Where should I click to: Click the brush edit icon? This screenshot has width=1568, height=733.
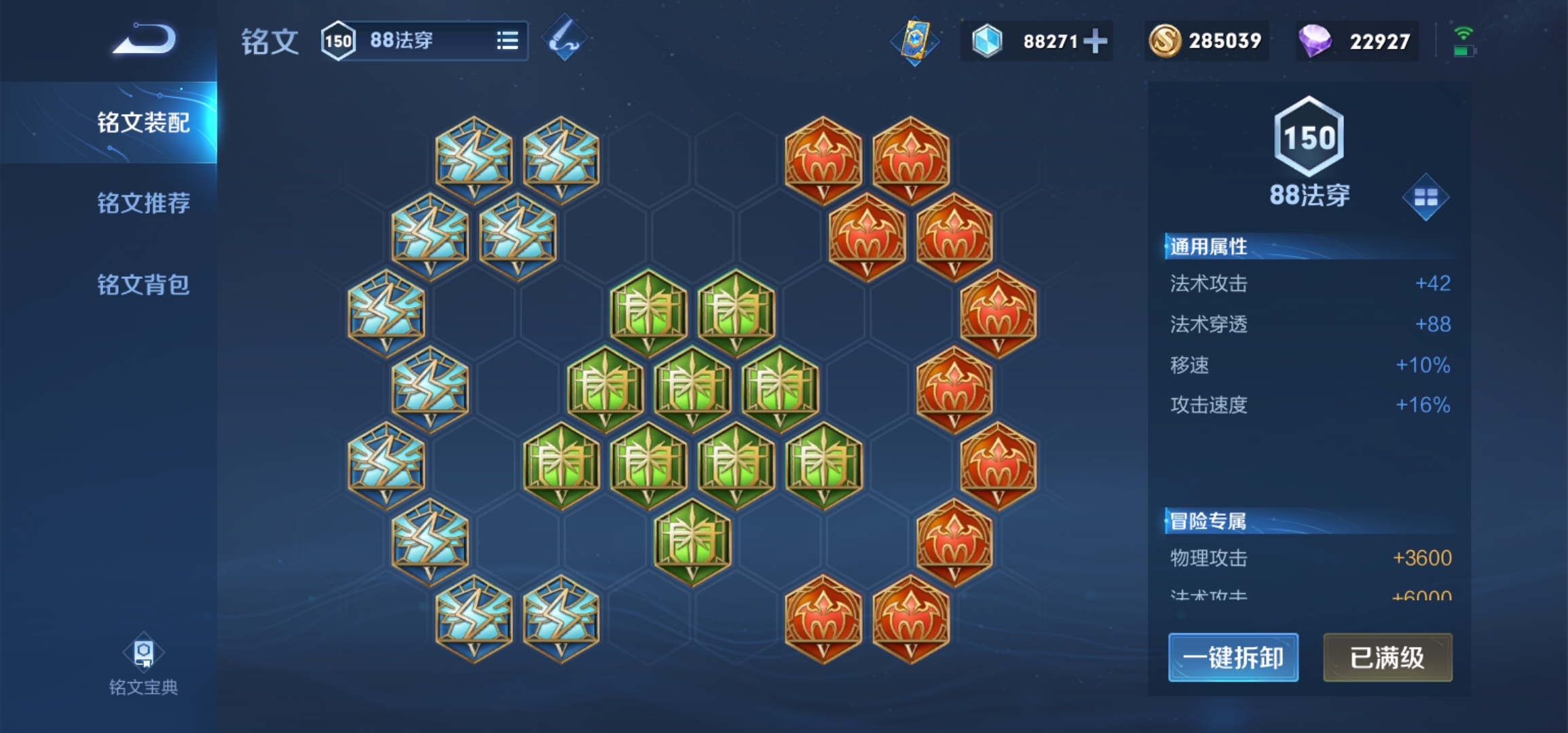[x=564, y=39]
